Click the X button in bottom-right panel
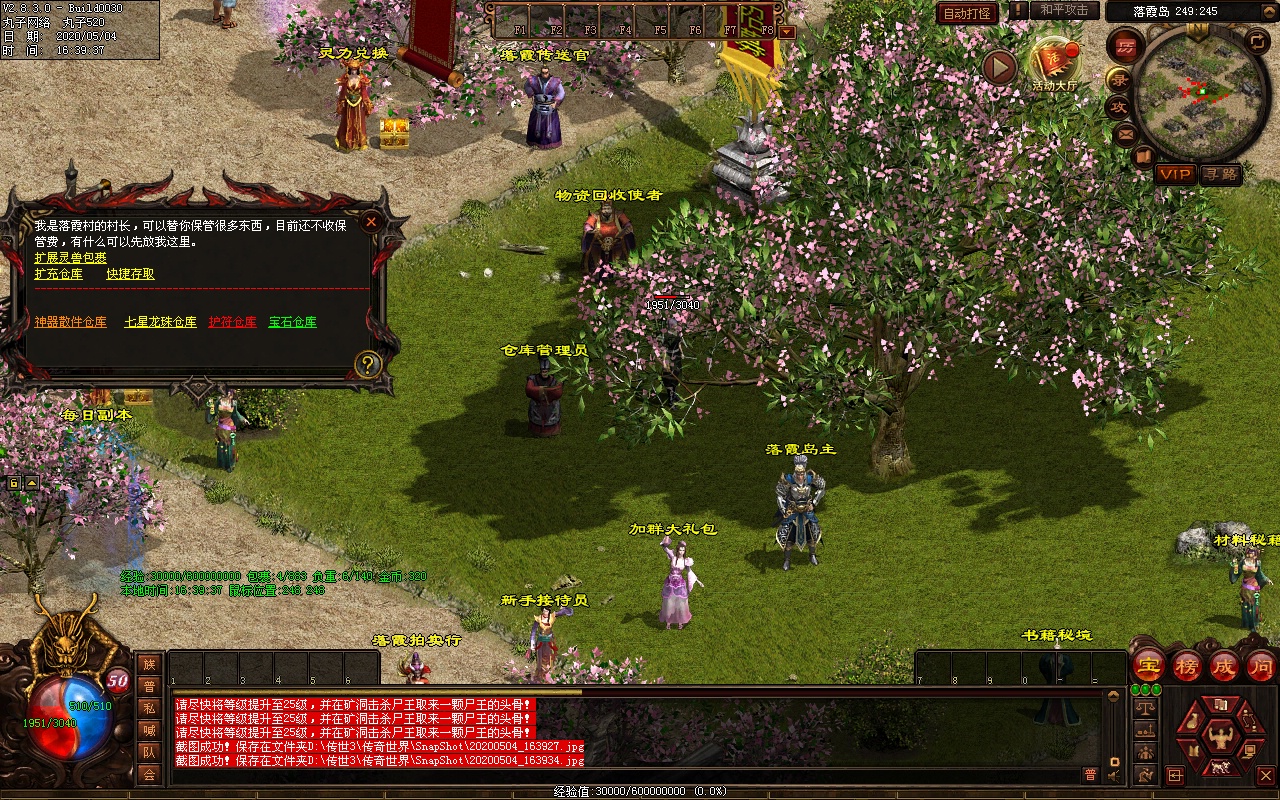This screenshot has width=1280, height=800. 1266,775
